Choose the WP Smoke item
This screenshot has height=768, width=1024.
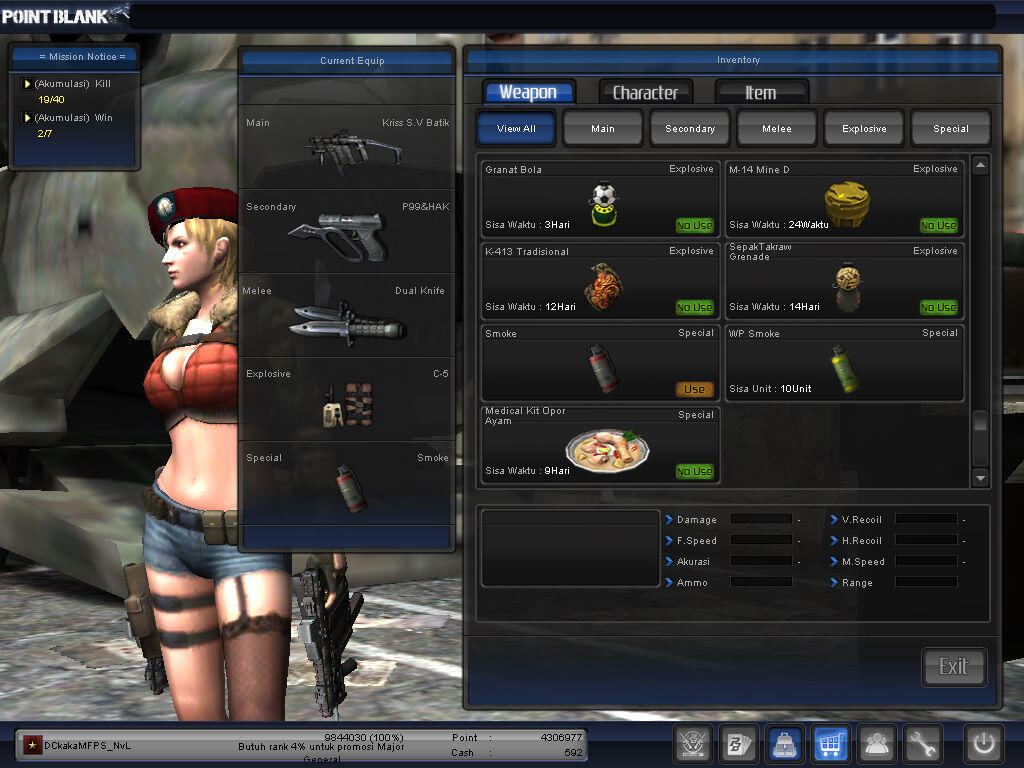844,363
